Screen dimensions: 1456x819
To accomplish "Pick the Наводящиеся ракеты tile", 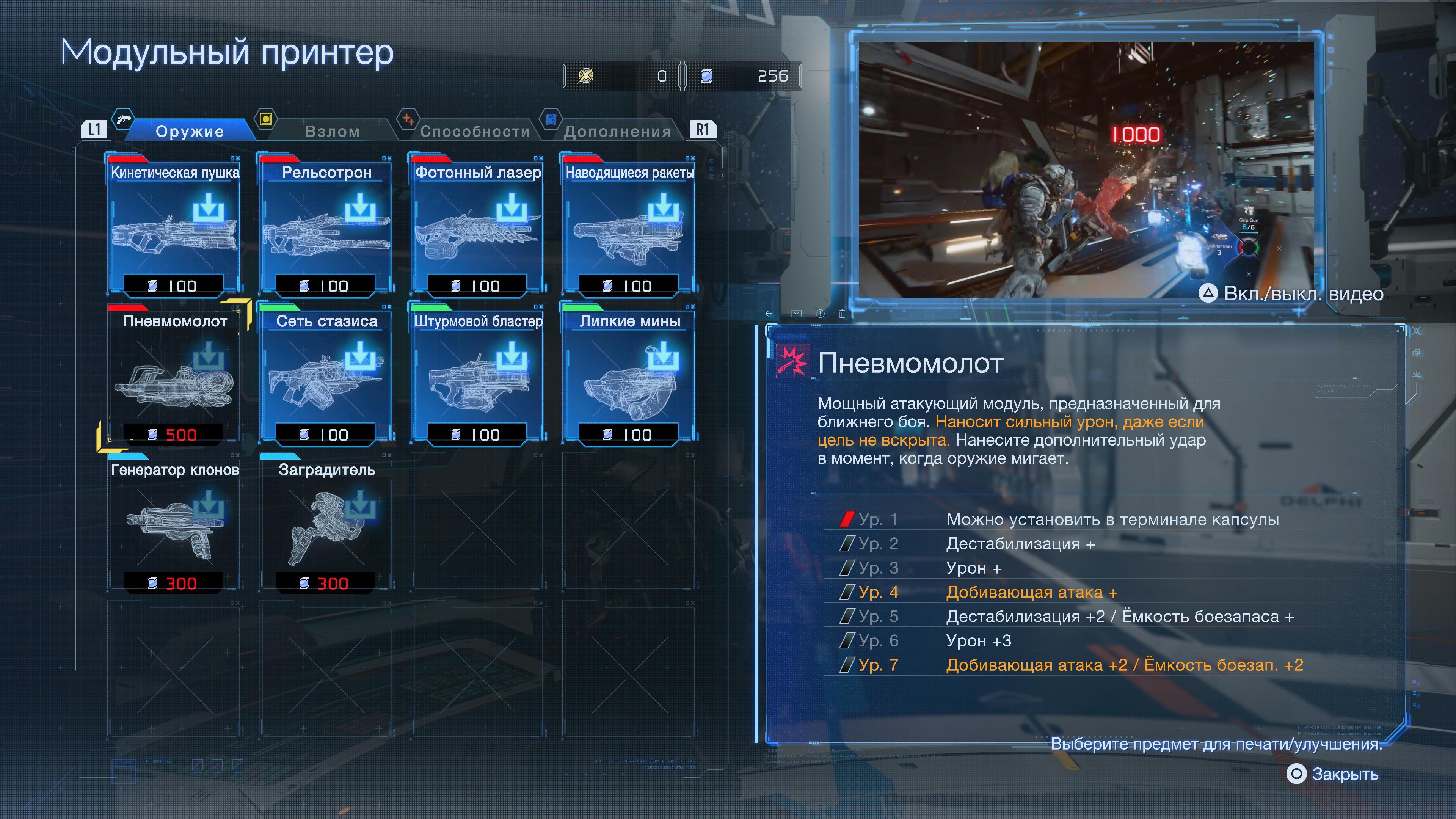I will tap(630, 226).
